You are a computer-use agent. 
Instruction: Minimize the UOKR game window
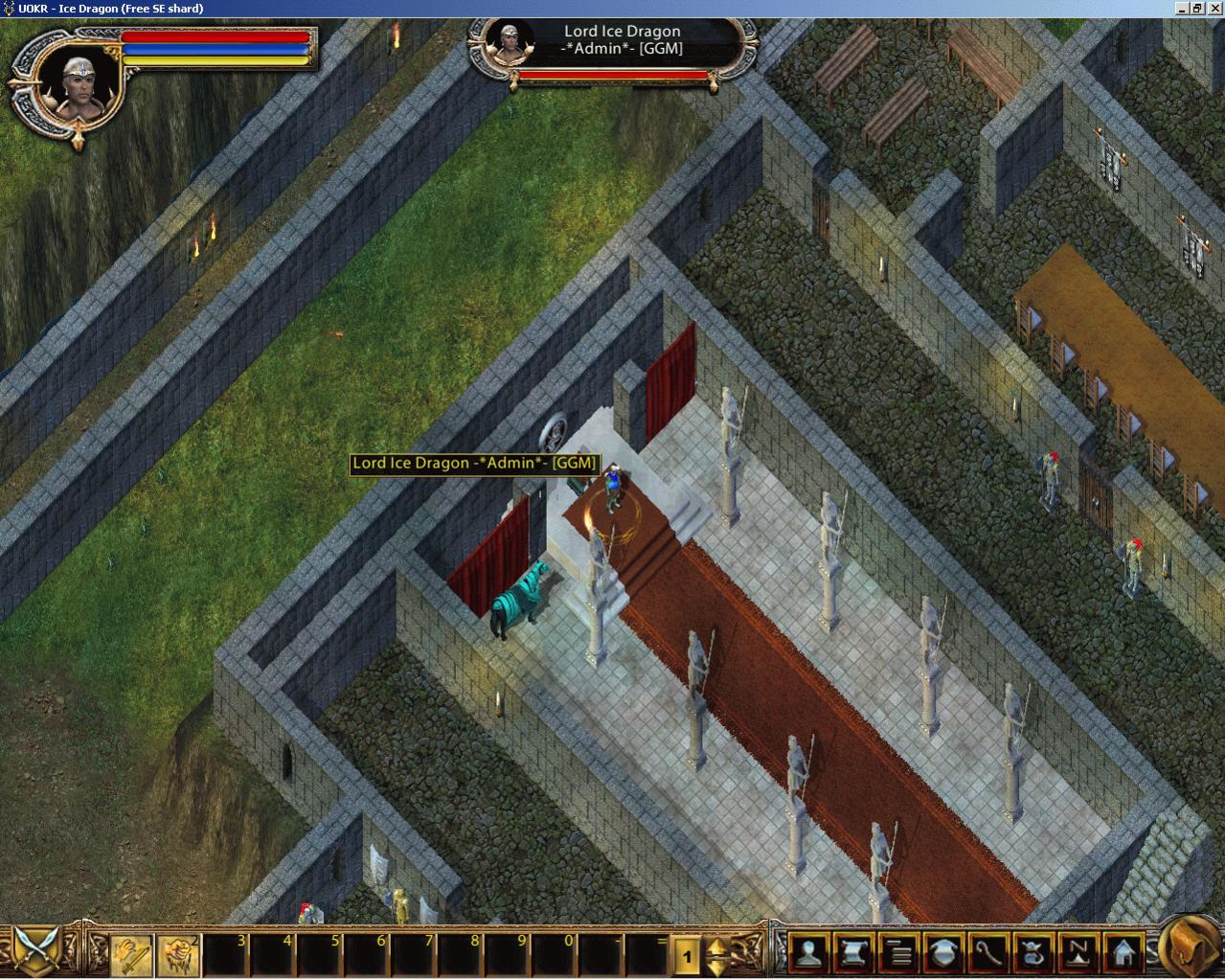(1184, 9)
